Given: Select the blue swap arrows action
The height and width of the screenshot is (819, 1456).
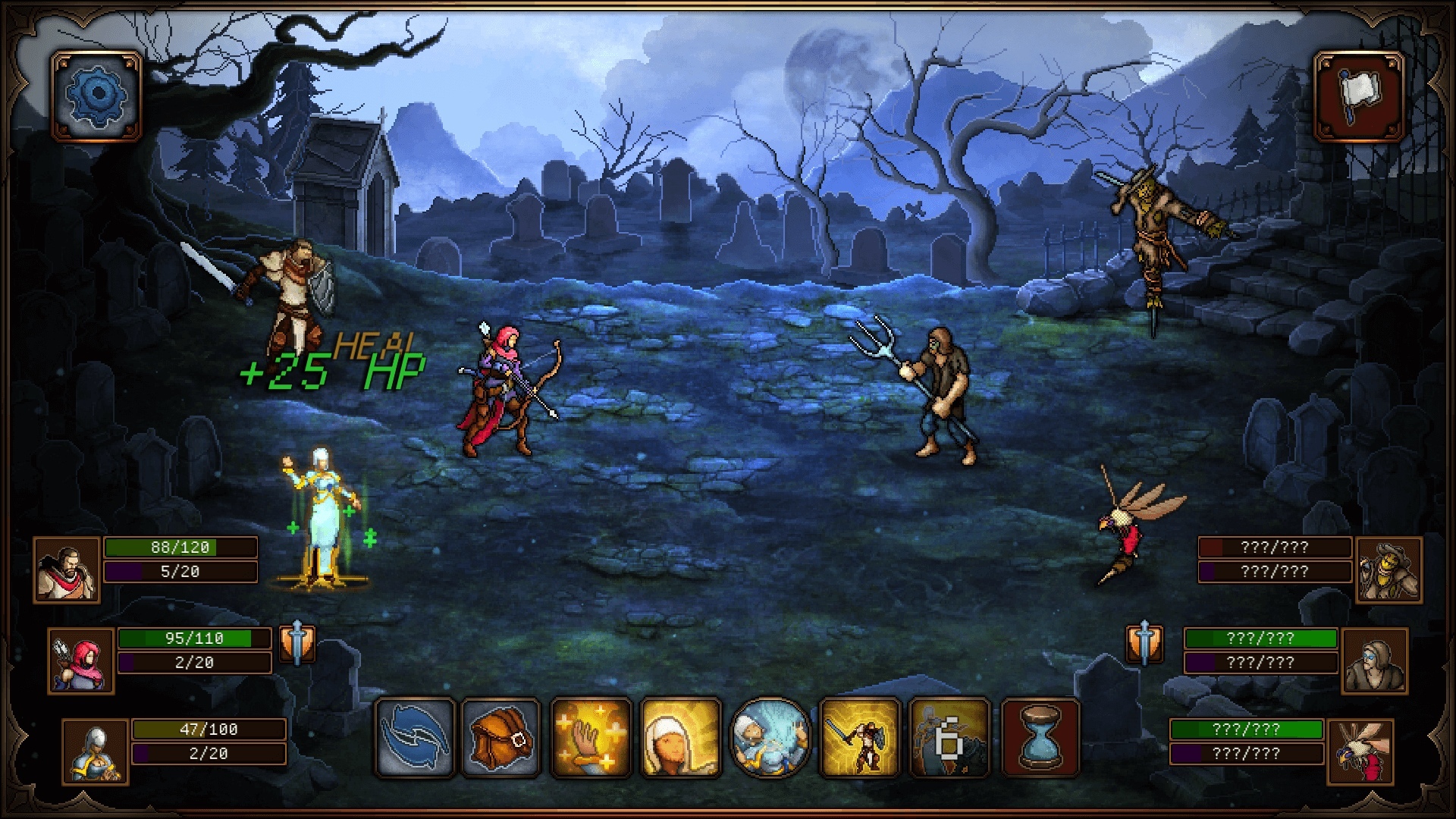Looking at the screenshot, I should click(414, 738).
